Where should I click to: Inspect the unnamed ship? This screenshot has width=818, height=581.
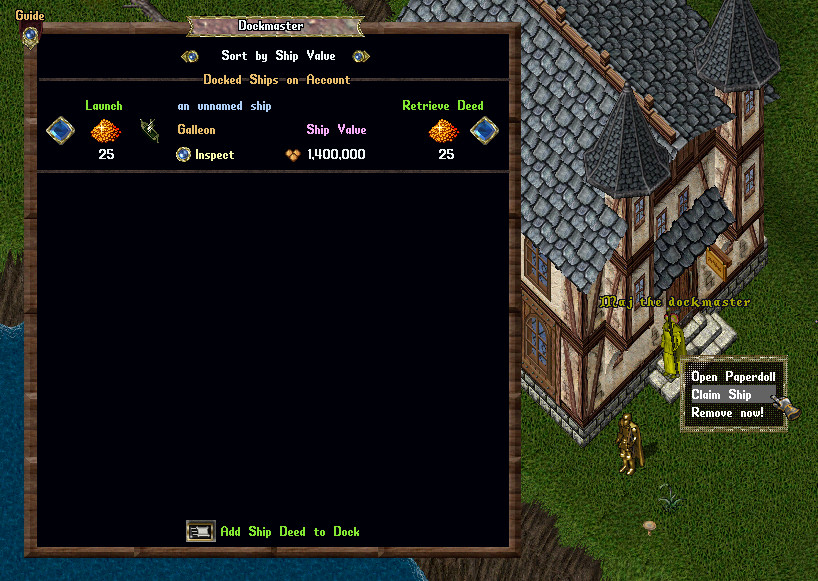point(183,154)
